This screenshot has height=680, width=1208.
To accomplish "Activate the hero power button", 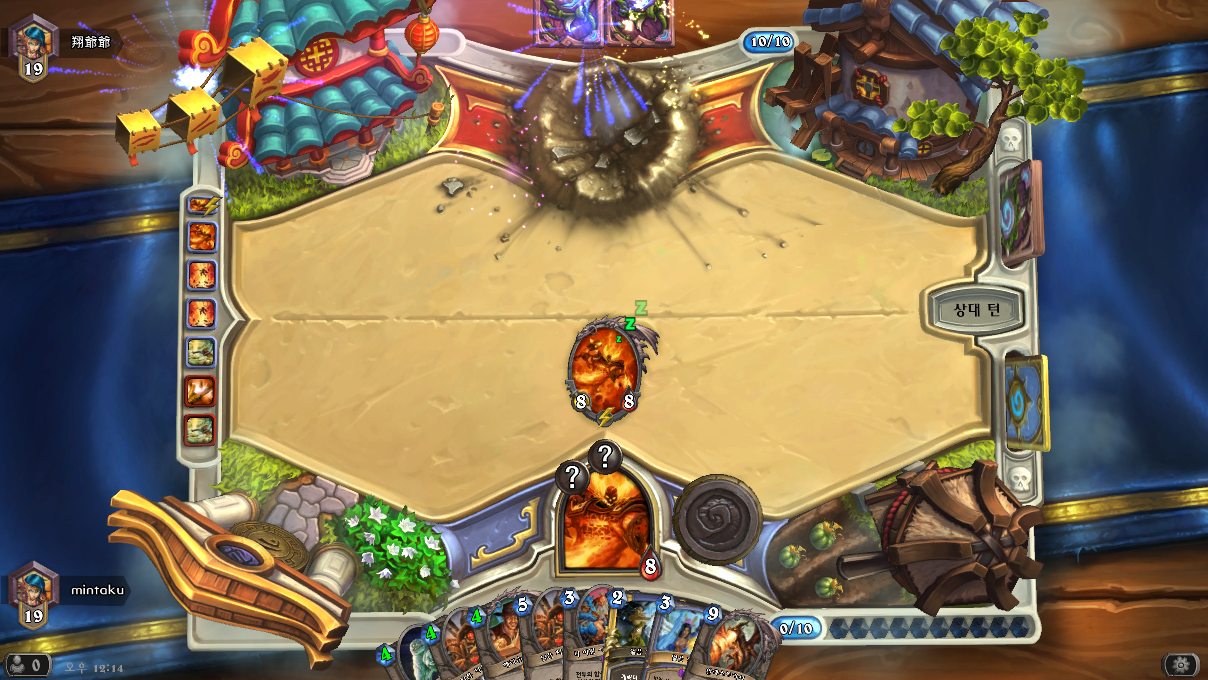I will click(717, 520).
